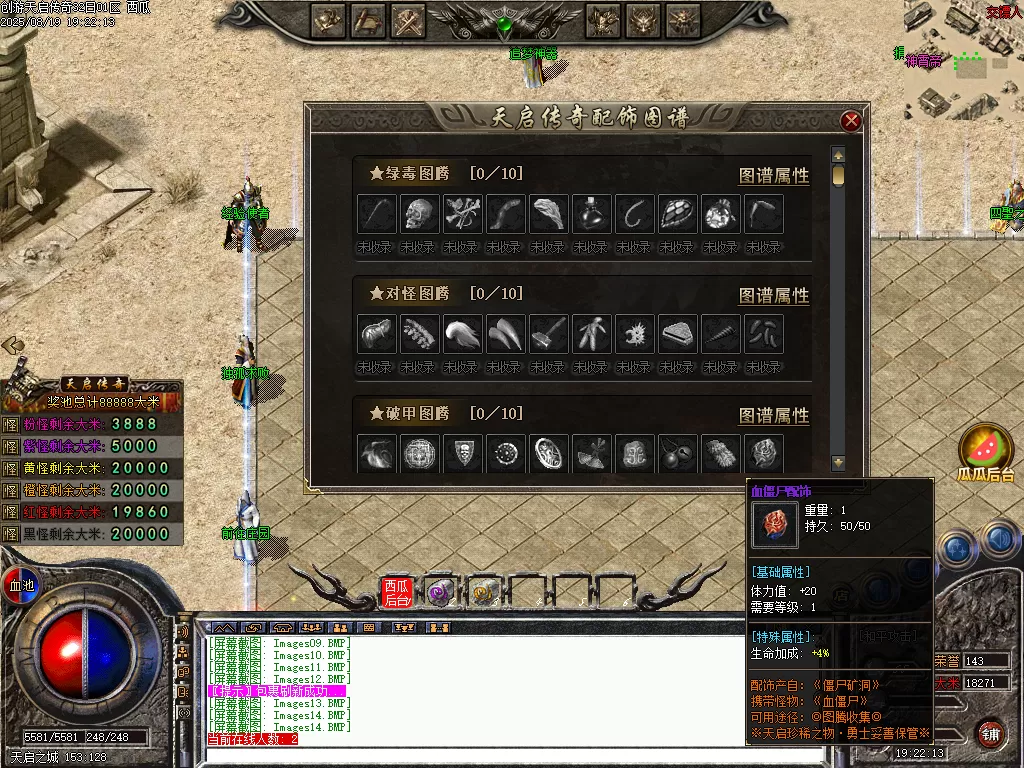Image resolution: width=1024 pixels, height=768 pixels.
Task: Select the skull shield item in 破甲图腾
Action: point(463,453)
